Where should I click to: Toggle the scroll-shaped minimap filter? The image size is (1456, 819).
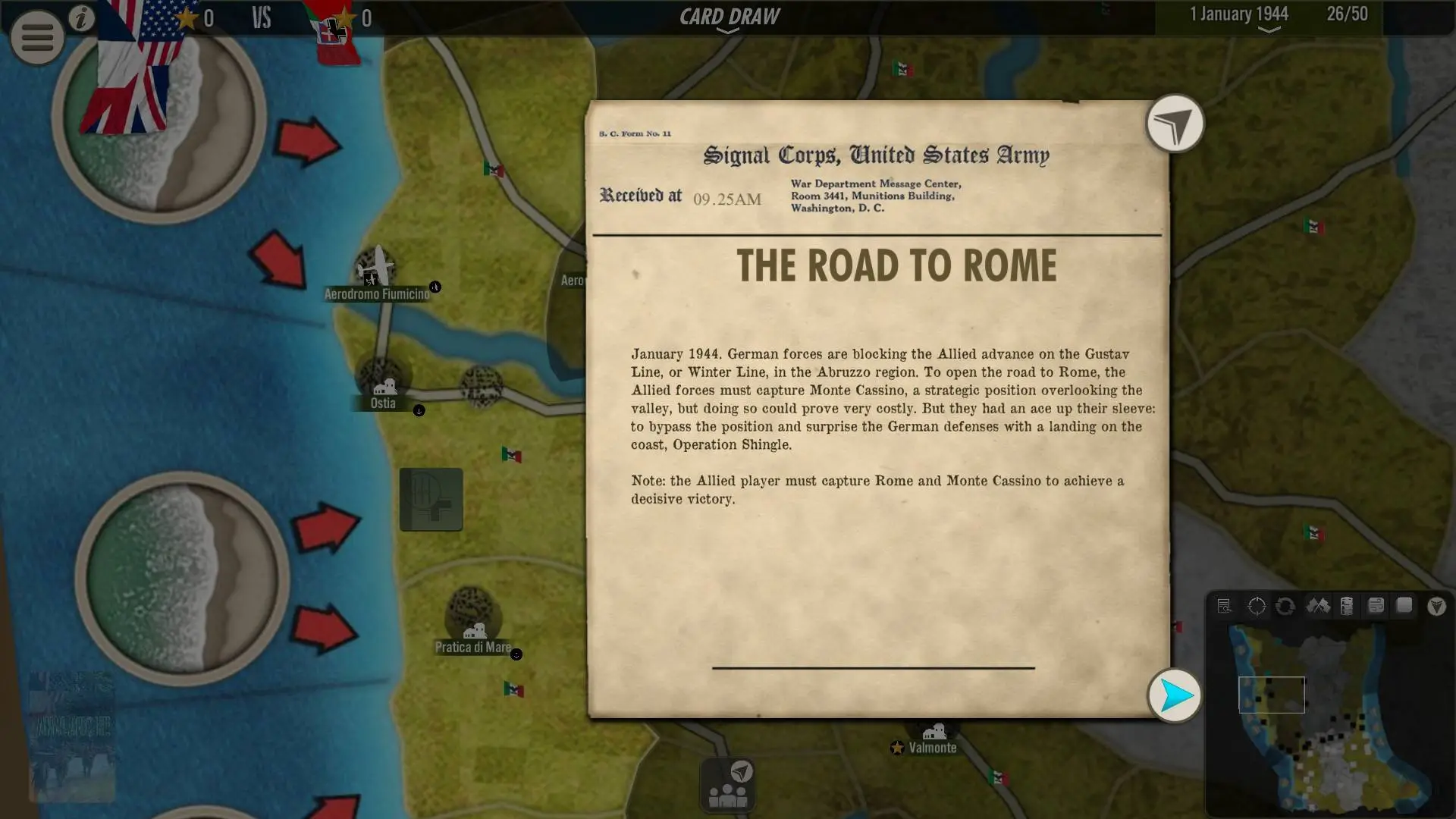coord(1376,606)
